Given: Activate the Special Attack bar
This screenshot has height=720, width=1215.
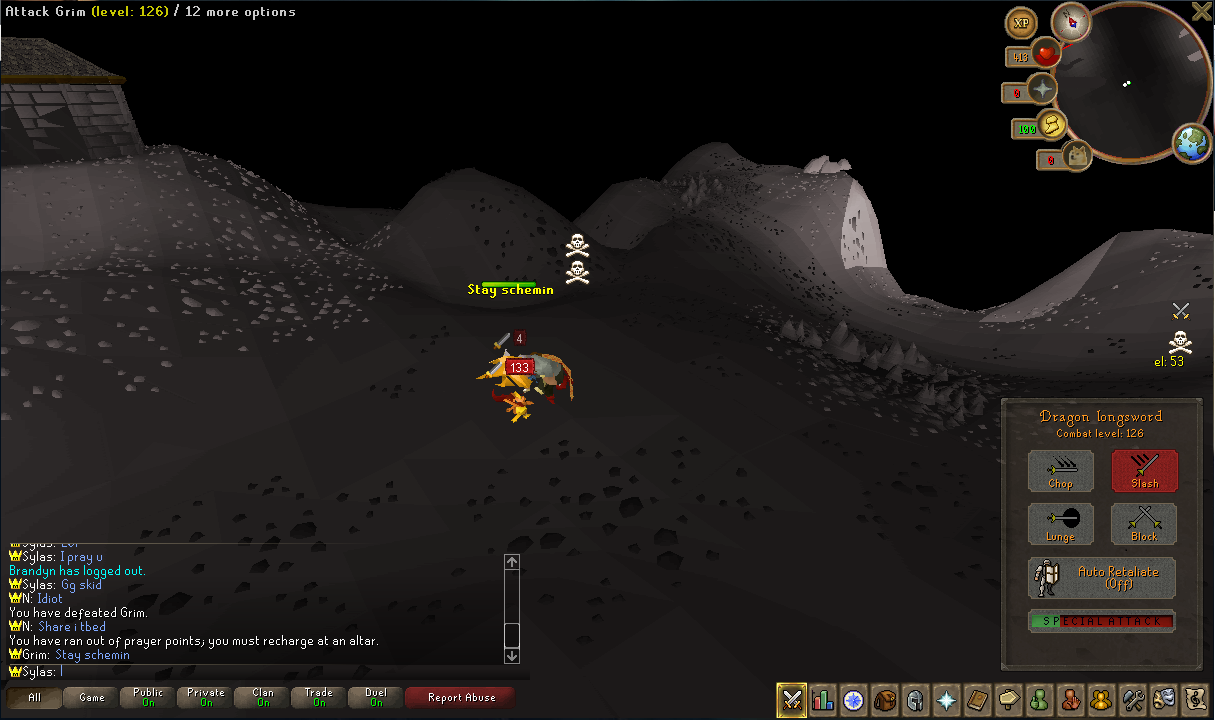Looking at the screenshot, I should (x=1102, y=621).
